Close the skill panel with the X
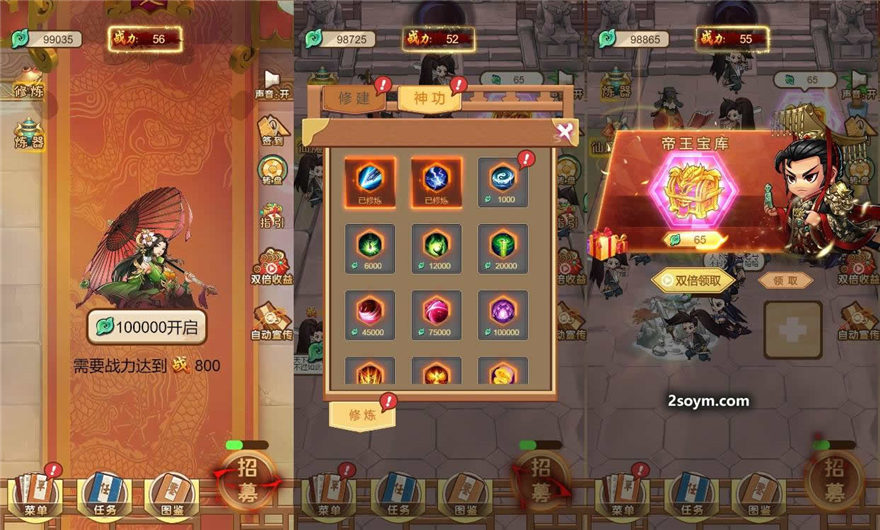This screenshot has height=530, width=880. click(565, 130)
